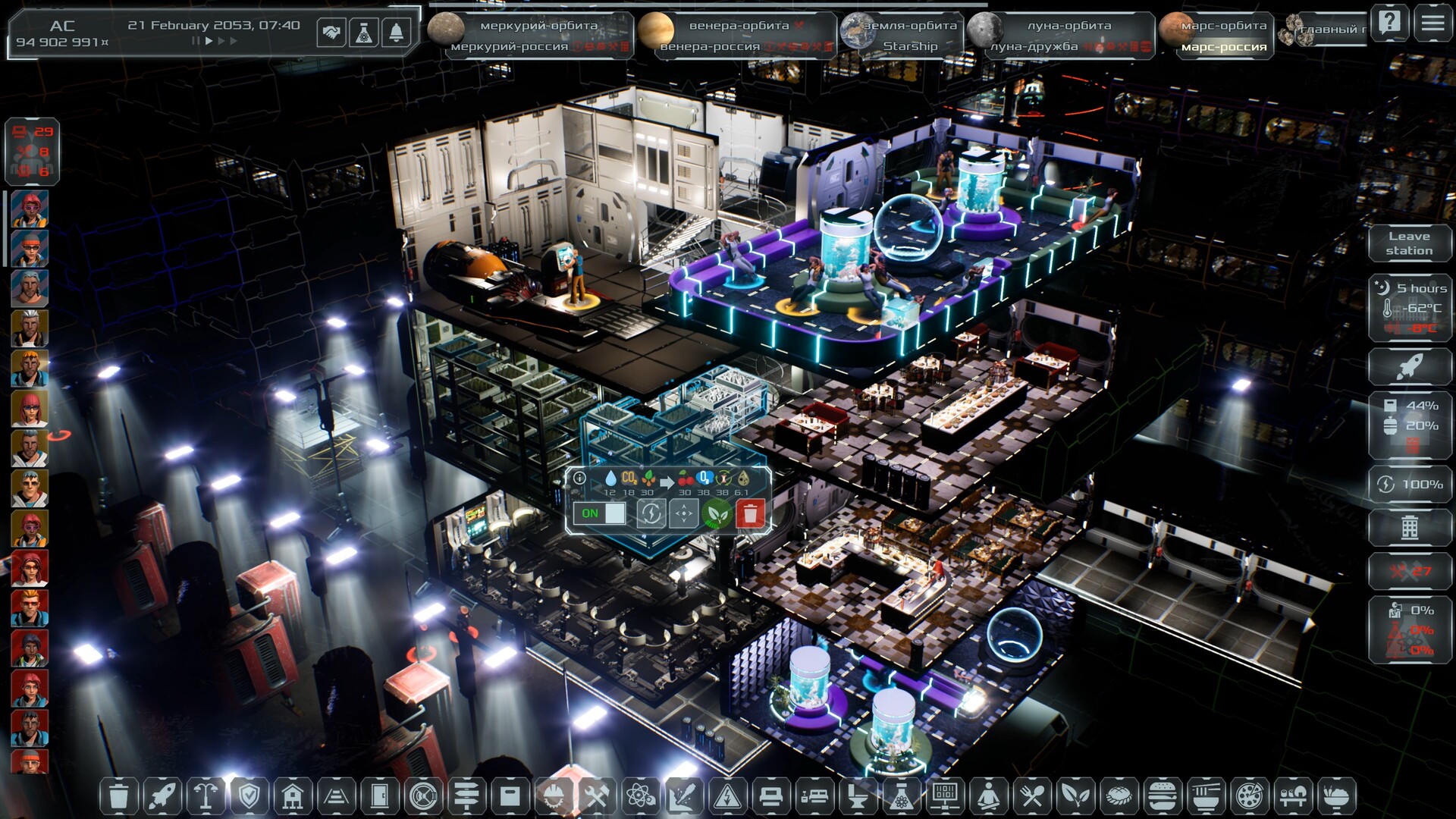
Task: Click the move arrows button in the greenhouse panel
Action: click(x=683, y=513)
